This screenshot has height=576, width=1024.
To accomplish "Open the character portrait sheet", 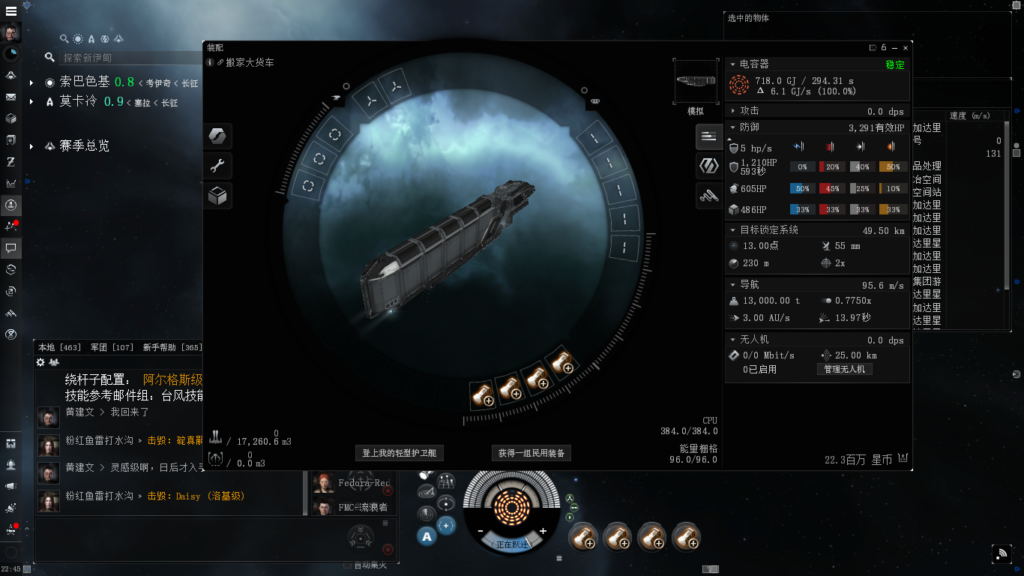I will click(12, 31).
